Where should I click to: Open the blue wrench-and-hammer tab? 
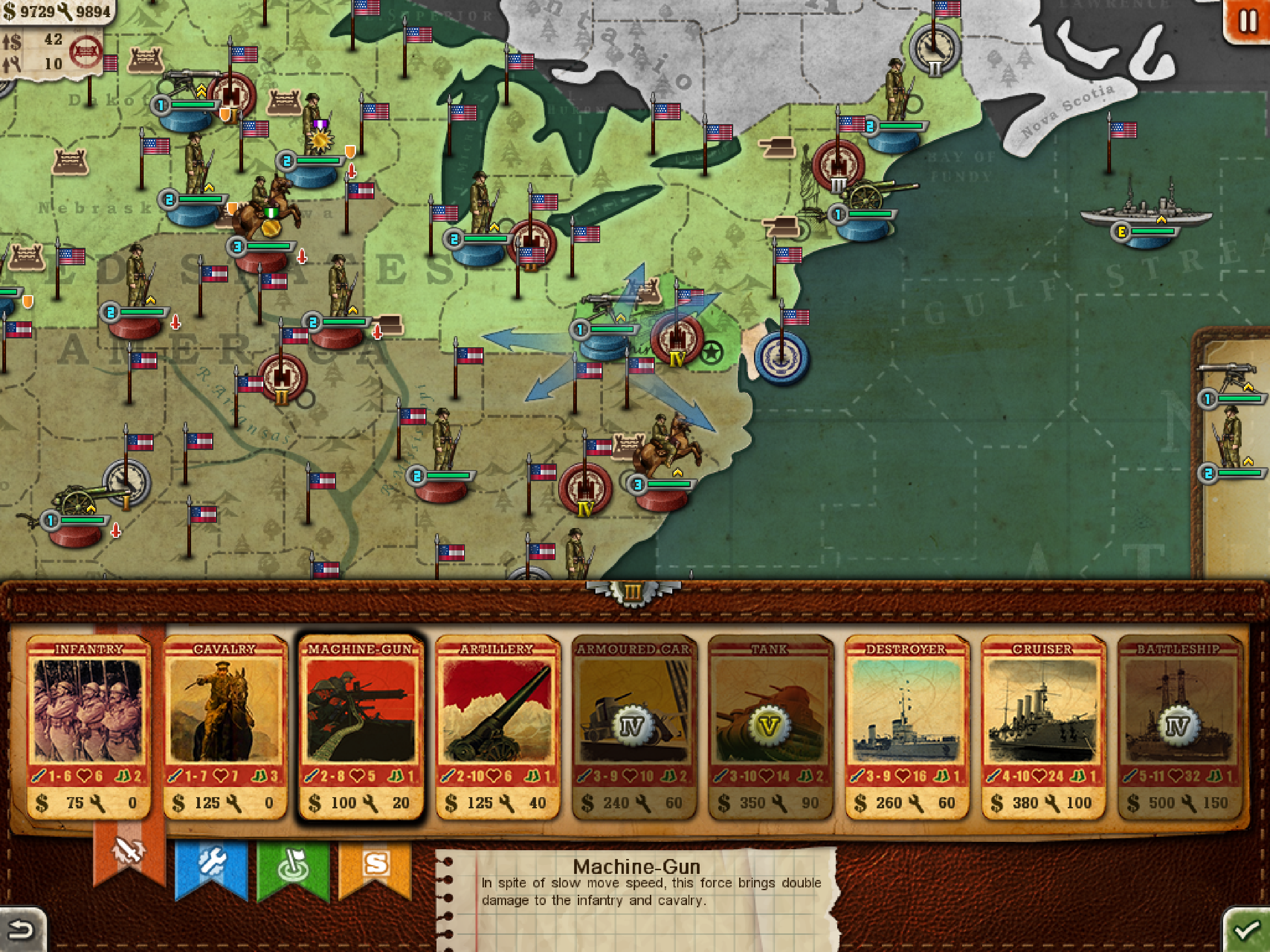(211, 866)
